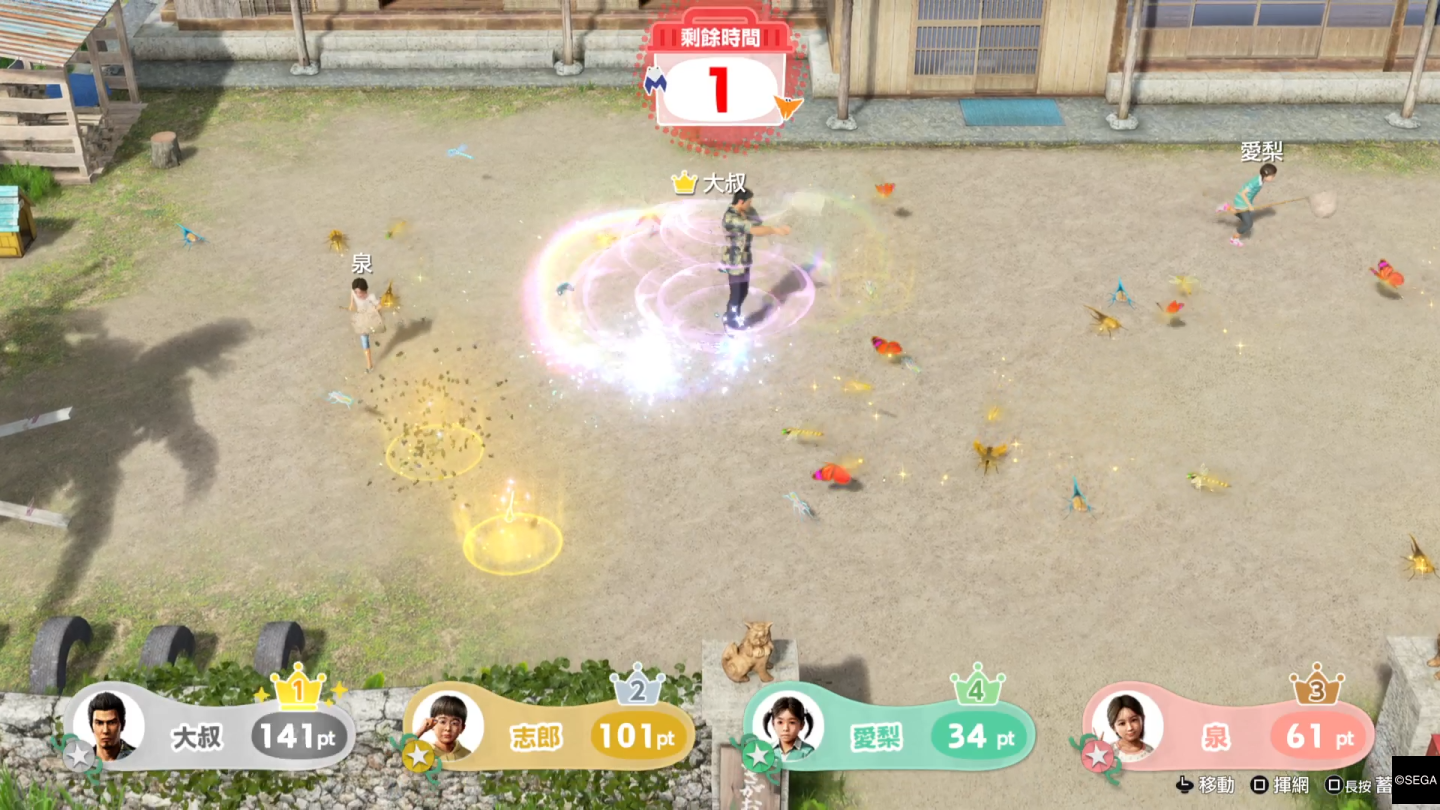
Task: Choose 志郎's yellow player panel
Action: (x=549, y=736)
